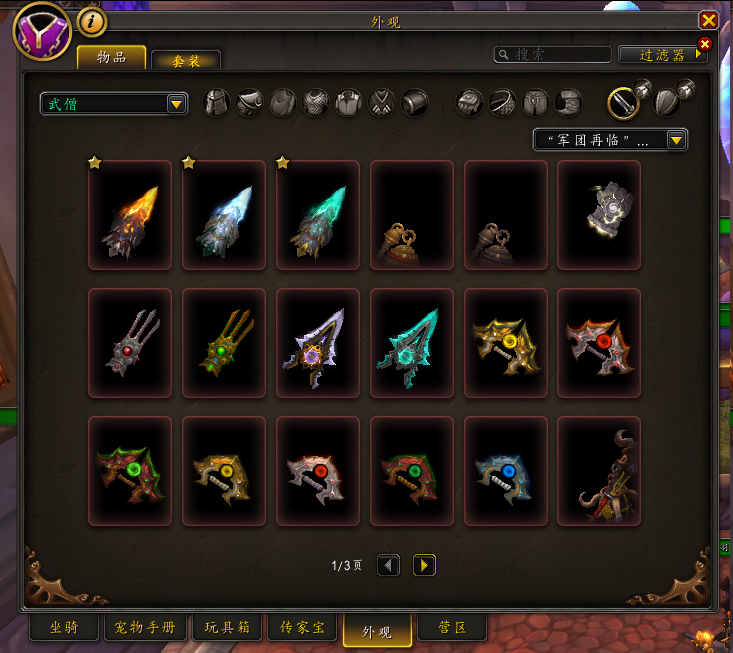Switch to the 套装 sets tab
The height and width of the screenshot is (653, 733).
tap(186, 61)
